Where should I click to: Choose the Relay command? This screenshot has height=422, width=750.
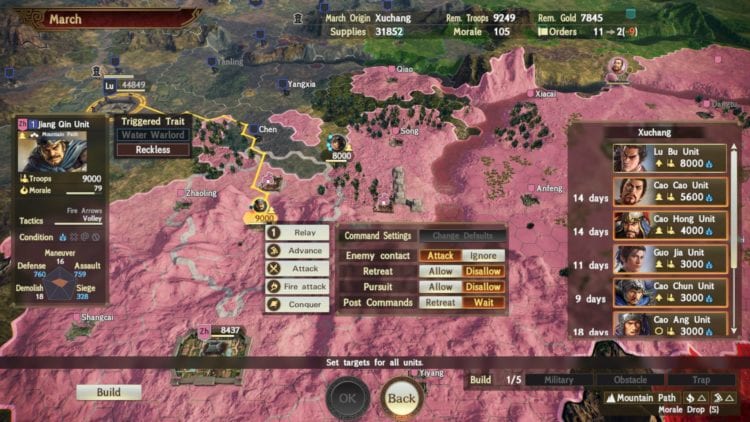tap(297, 233)
